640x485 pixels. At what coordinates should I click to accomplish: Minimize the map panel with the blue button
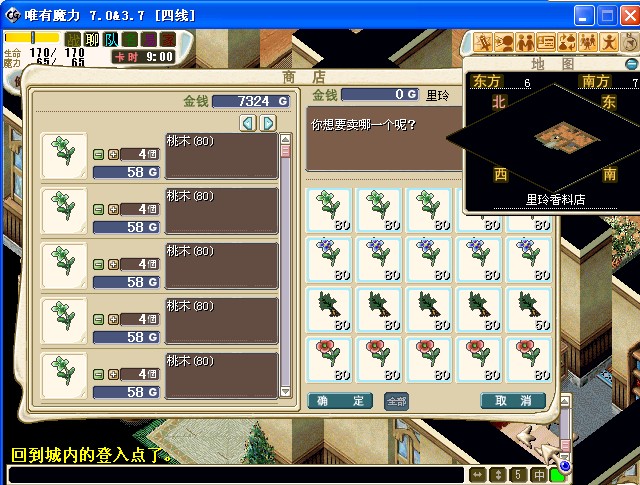tap(631, 63)
